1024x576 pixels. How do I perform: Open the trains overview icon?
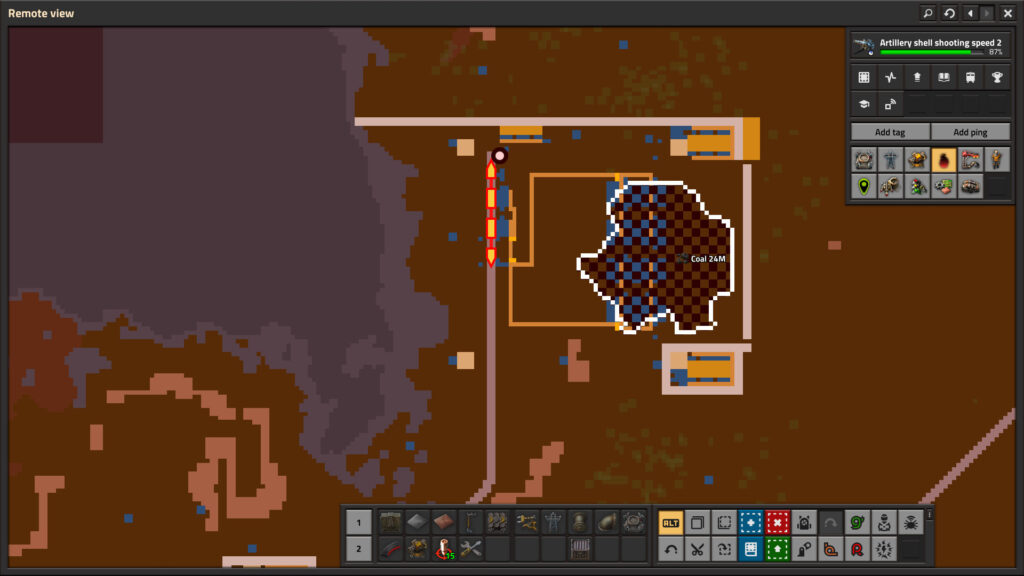[970, 77]
